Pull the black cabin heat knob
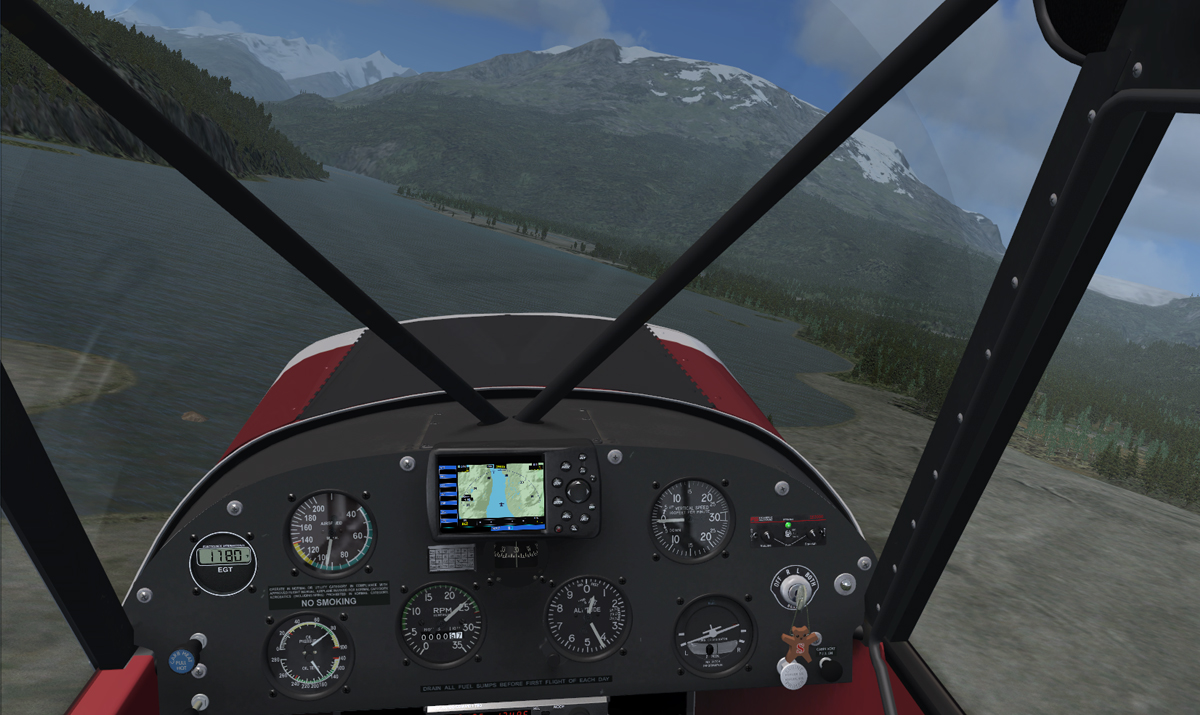This screenshot has height=715, width=1200. click(830, 668)
